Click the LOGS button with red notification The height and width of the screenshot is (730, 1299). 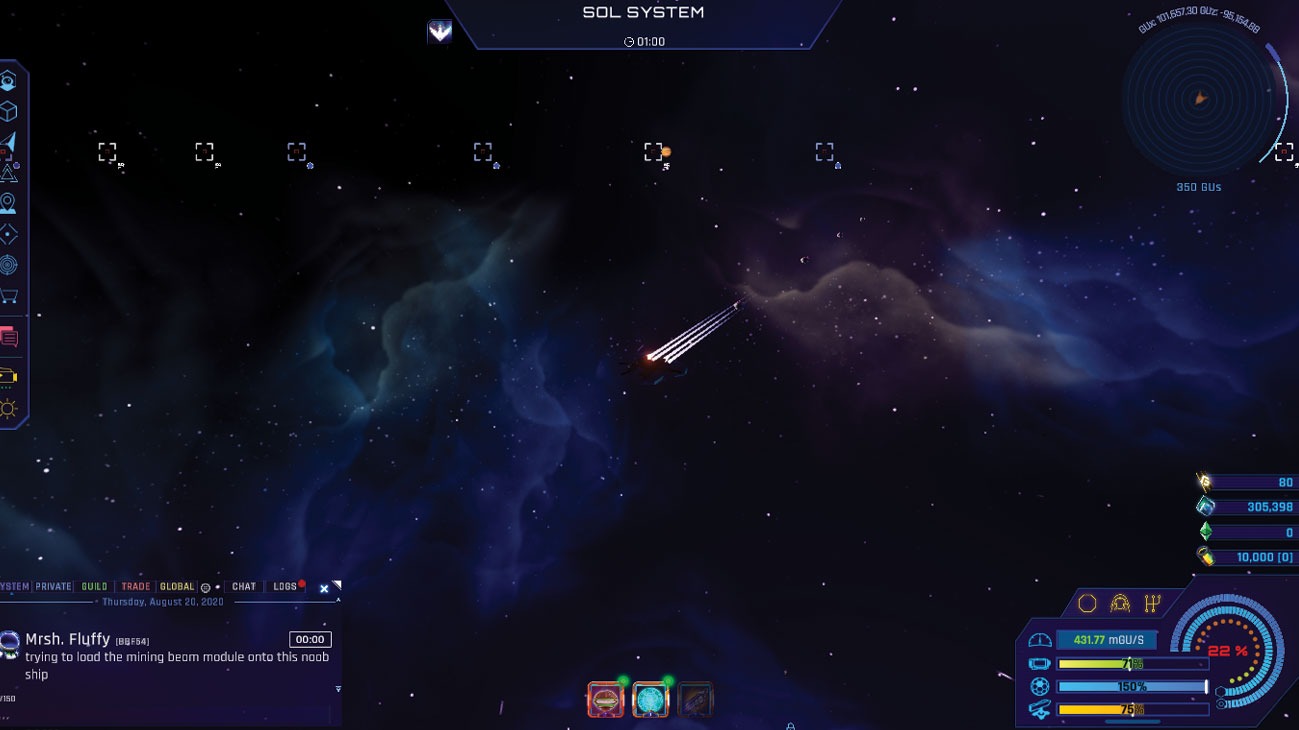point(285,586)
